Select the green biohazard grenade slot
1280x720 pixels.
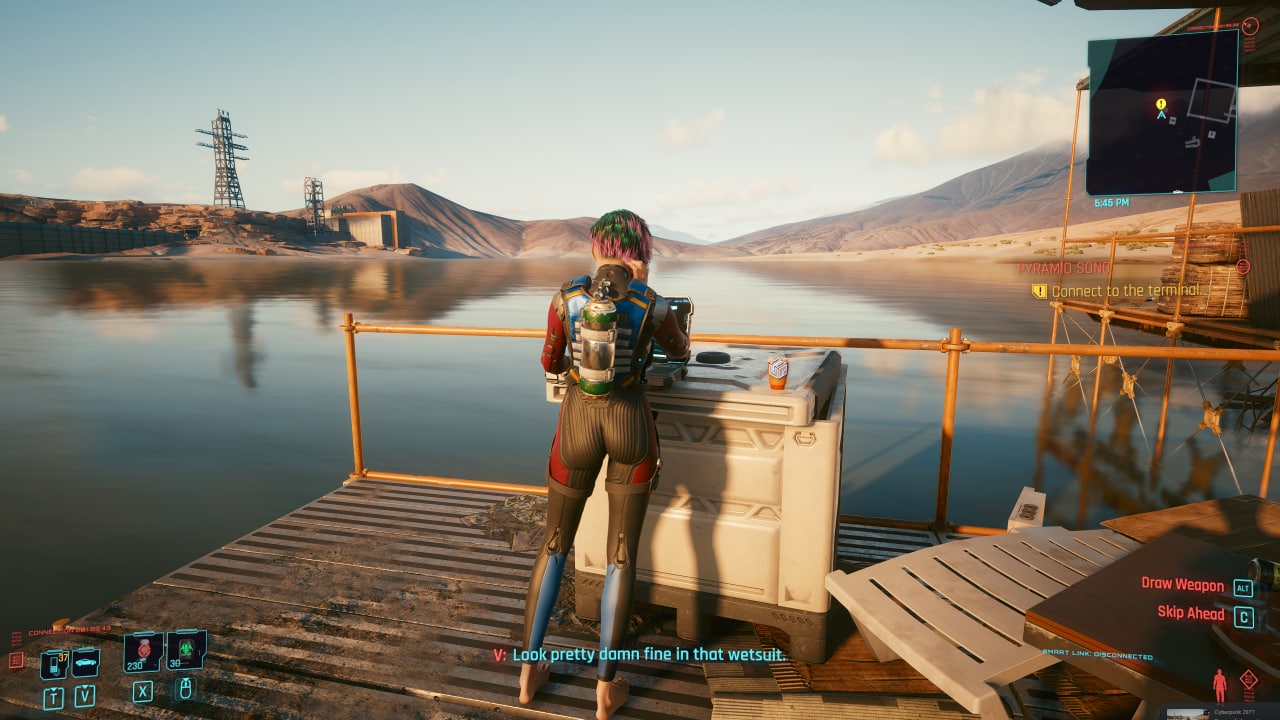click(185, 650)
